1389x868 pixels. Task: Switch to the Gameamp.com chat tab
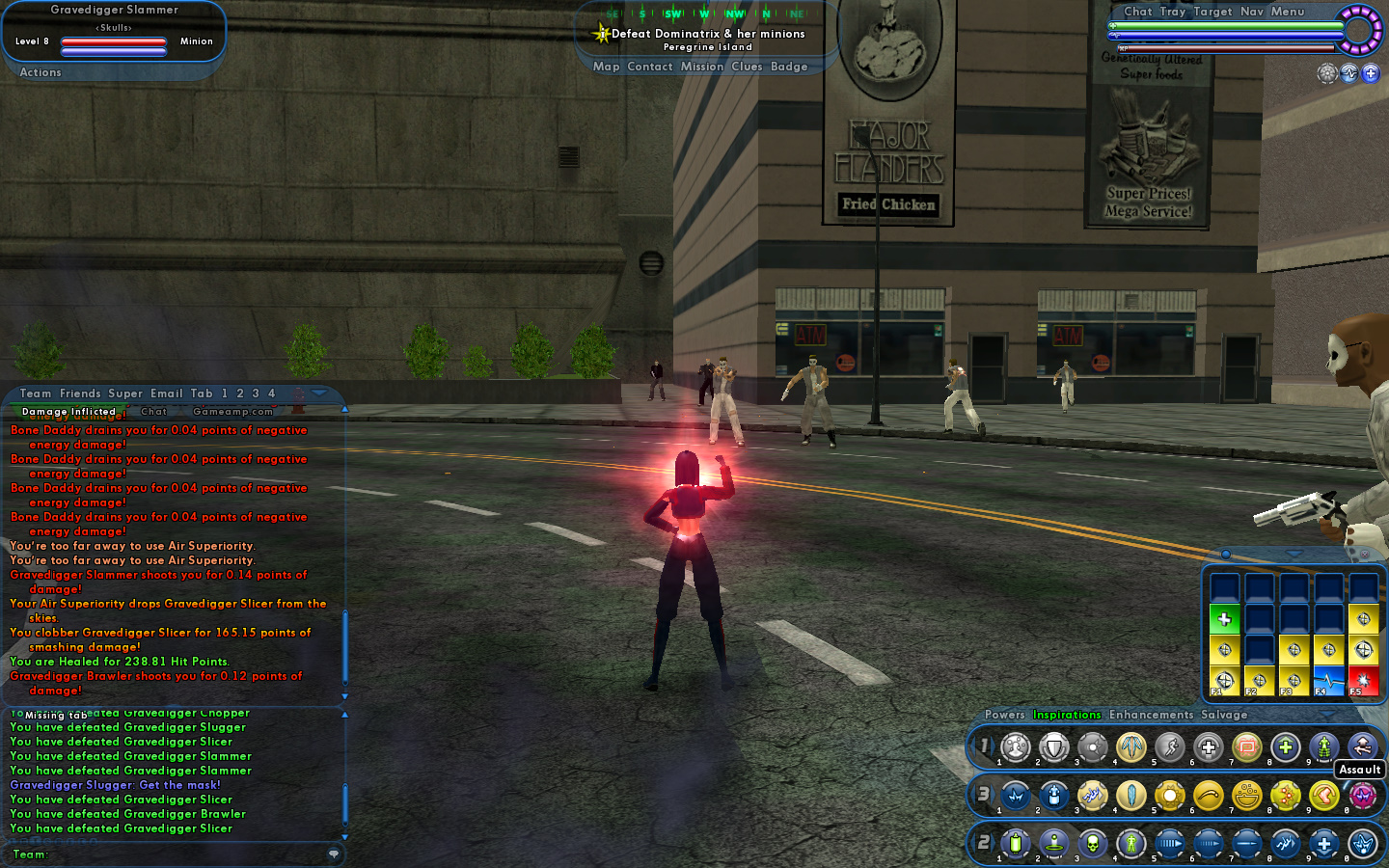pyautogui.click(x=232, y=412)
